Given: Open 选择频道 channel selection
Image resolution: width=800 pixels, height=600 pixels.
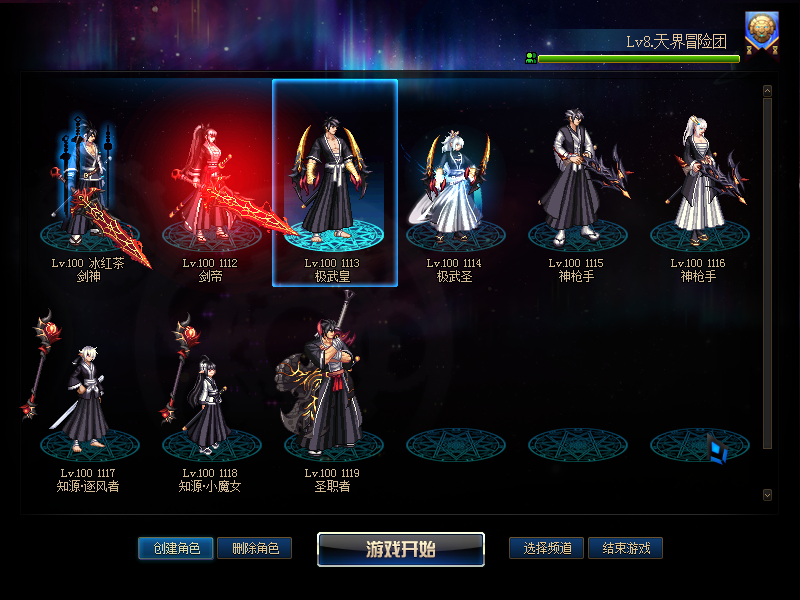Looking at the screenshot, I should [x=546, y=548].
